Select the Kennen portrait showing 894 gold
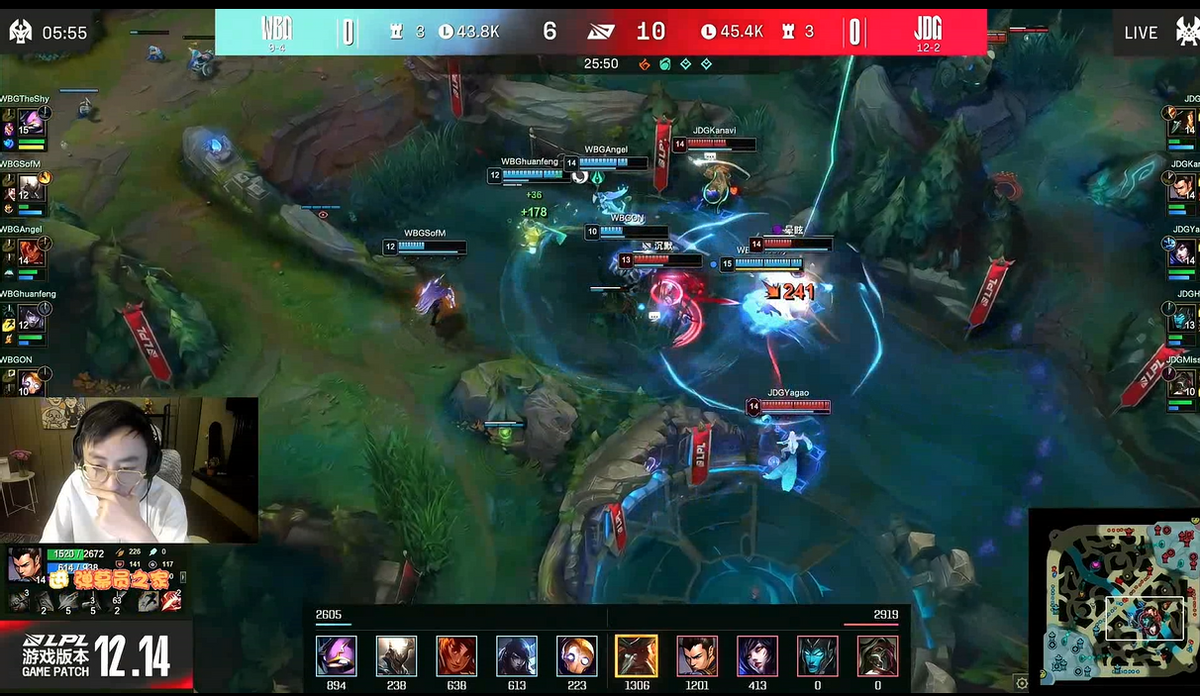The height and width of the screenshot is (696, 1200). click(336, 656)
